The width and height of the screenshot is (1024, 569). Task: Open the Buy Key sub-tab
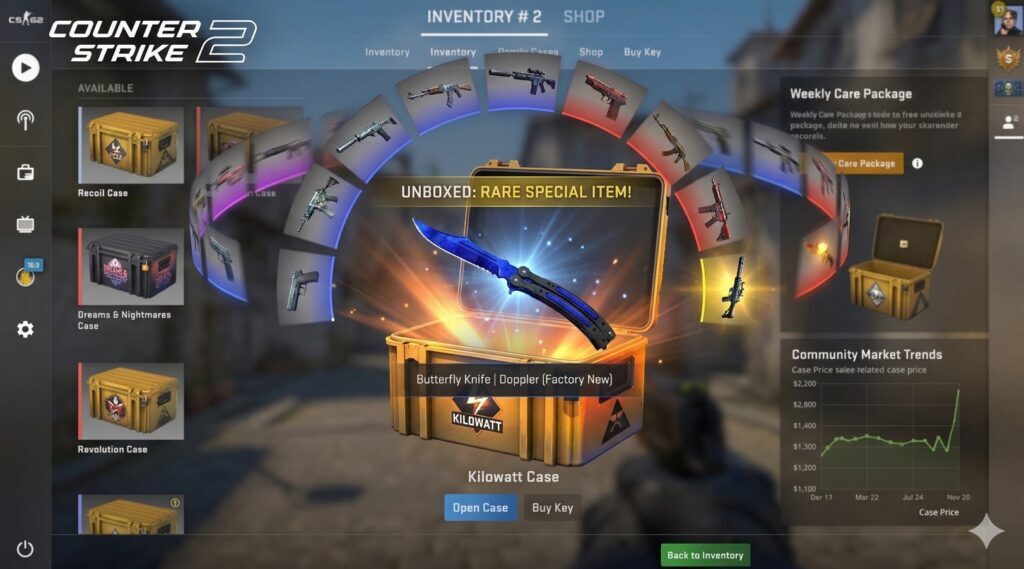(642, 52)
